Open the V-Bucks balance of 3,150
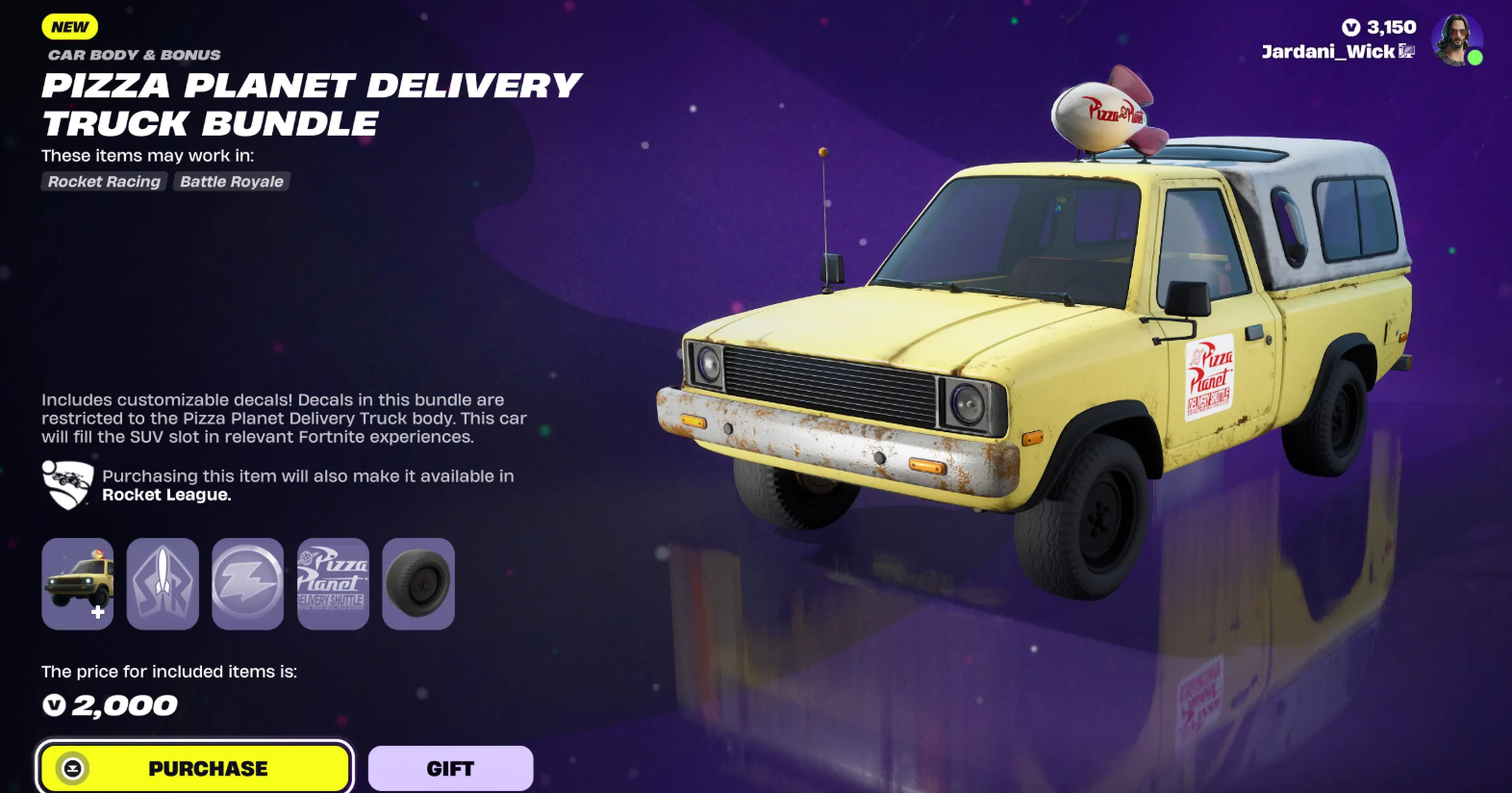 [1379, 27]
